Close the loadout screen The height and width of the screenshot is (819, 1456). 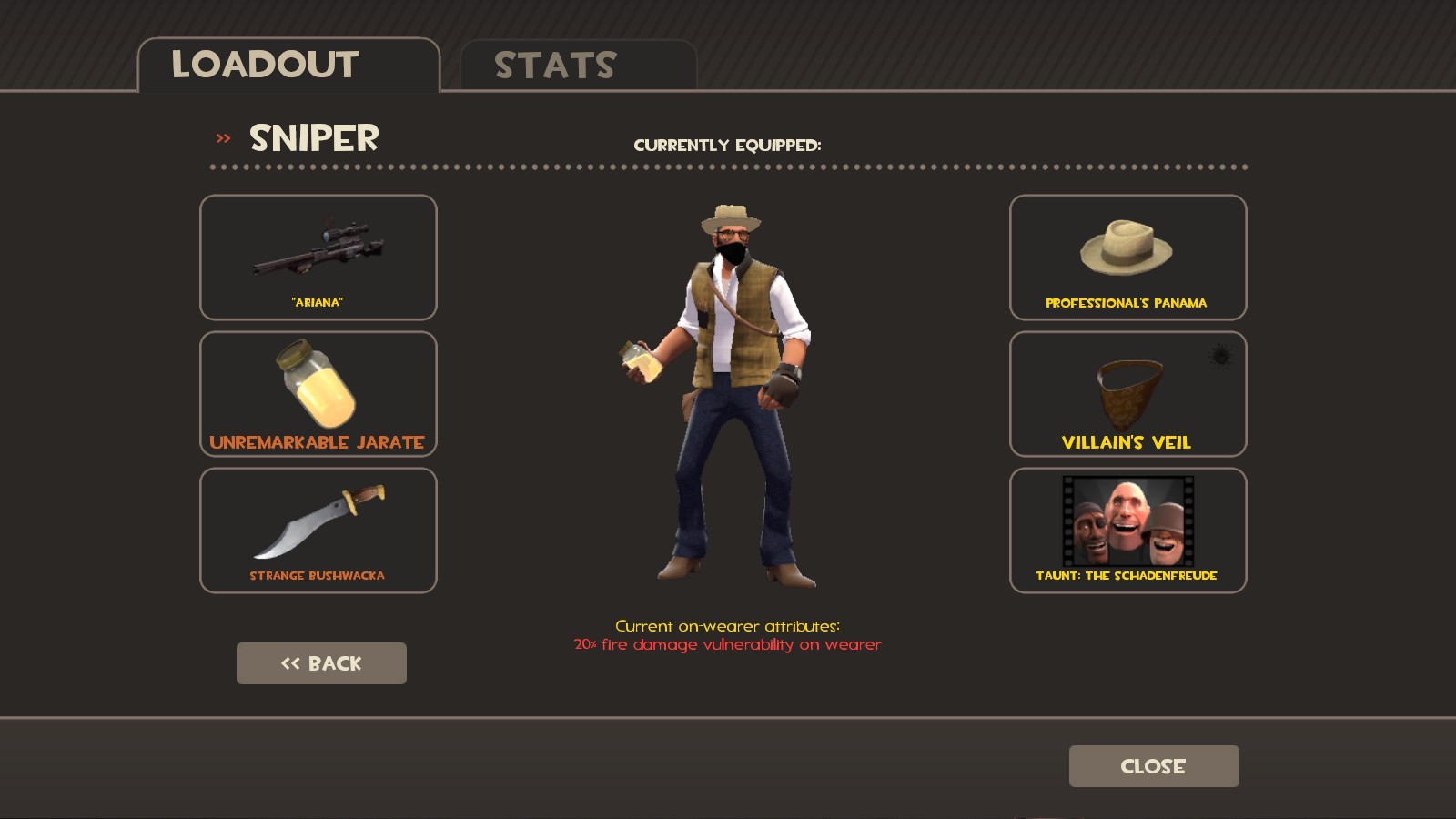click(x=1153, y=766)
